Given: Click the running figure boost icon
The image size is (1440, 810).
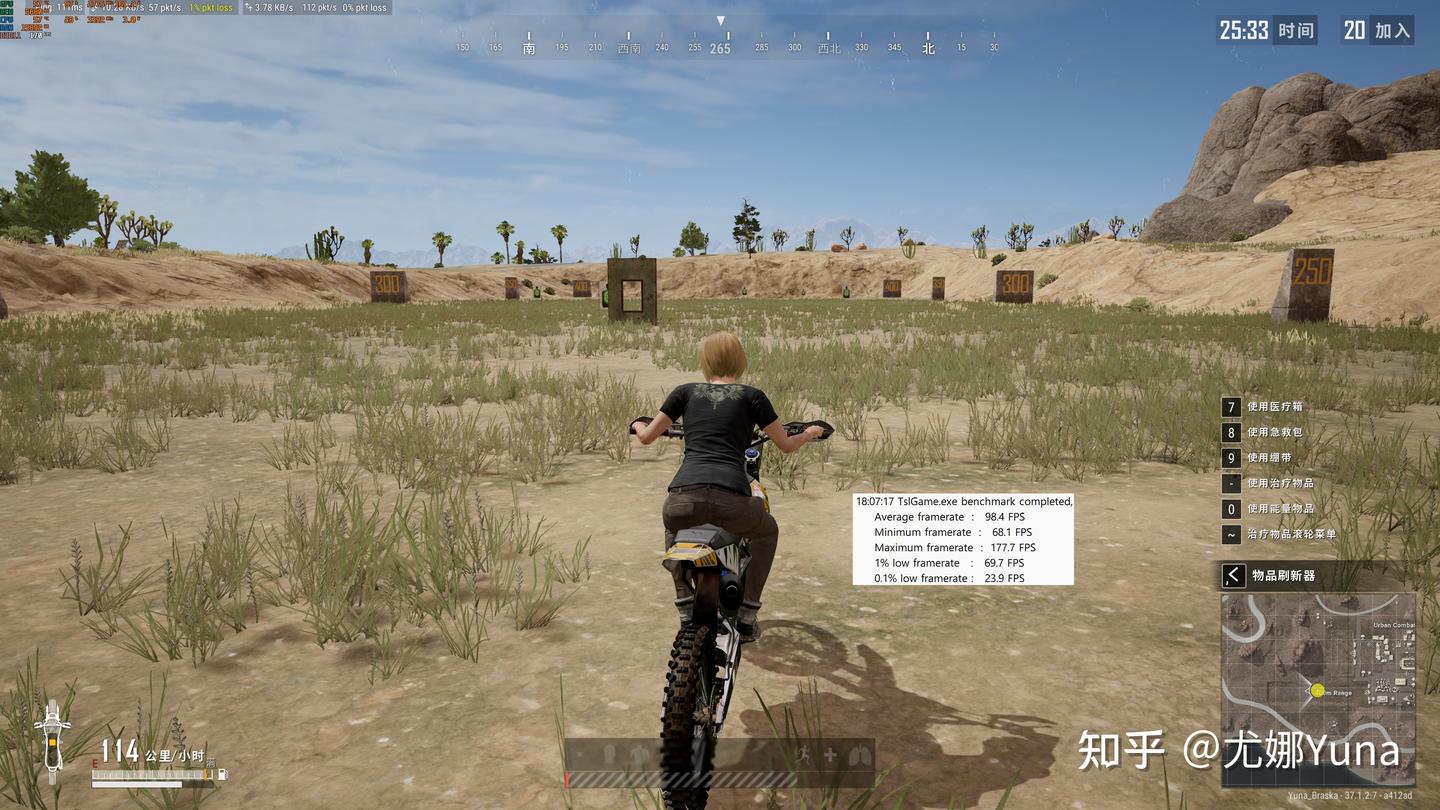Looking at the screenshot, I should pos(802,755).
